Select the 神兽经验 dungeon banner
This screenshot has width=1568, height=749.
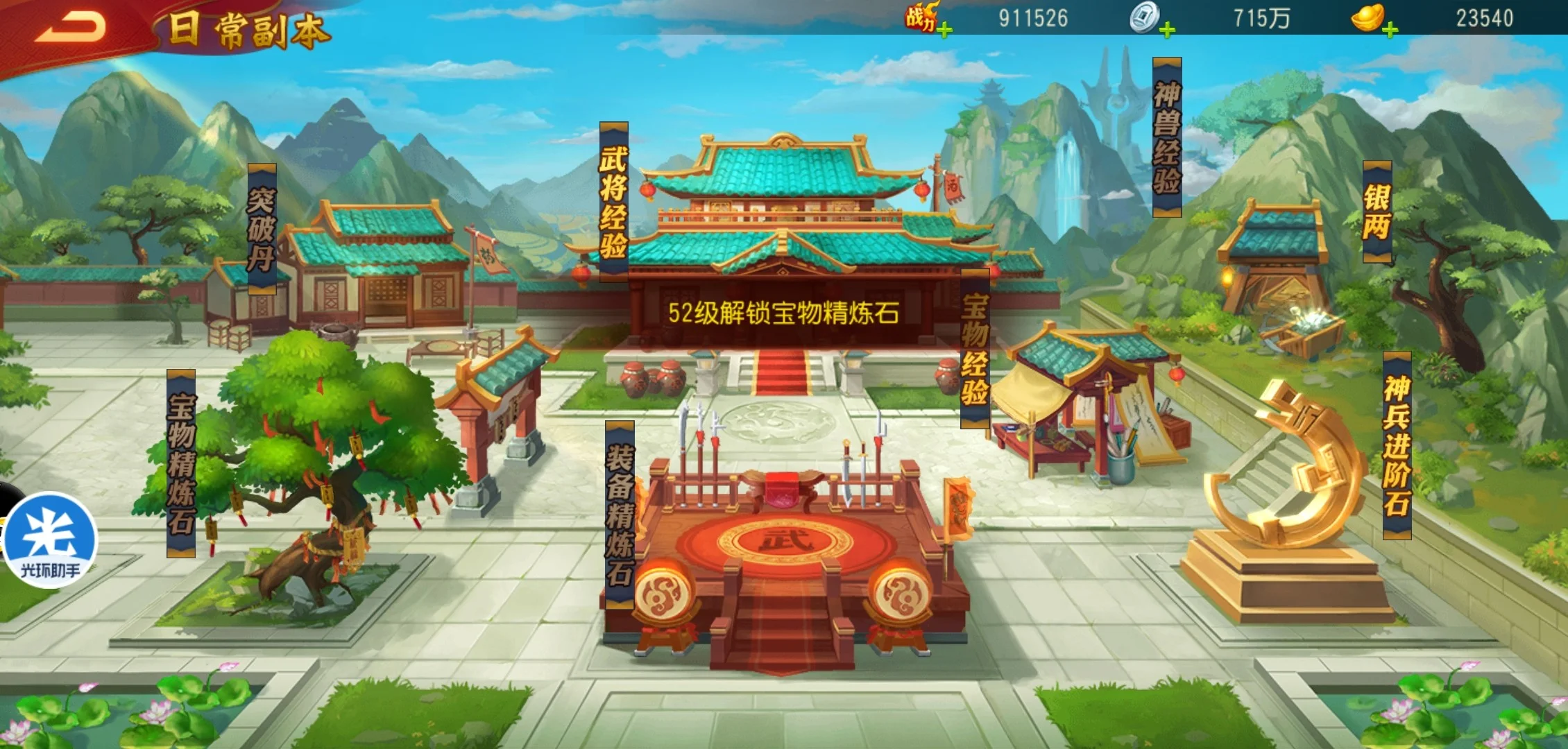[x=1166, y=137]
